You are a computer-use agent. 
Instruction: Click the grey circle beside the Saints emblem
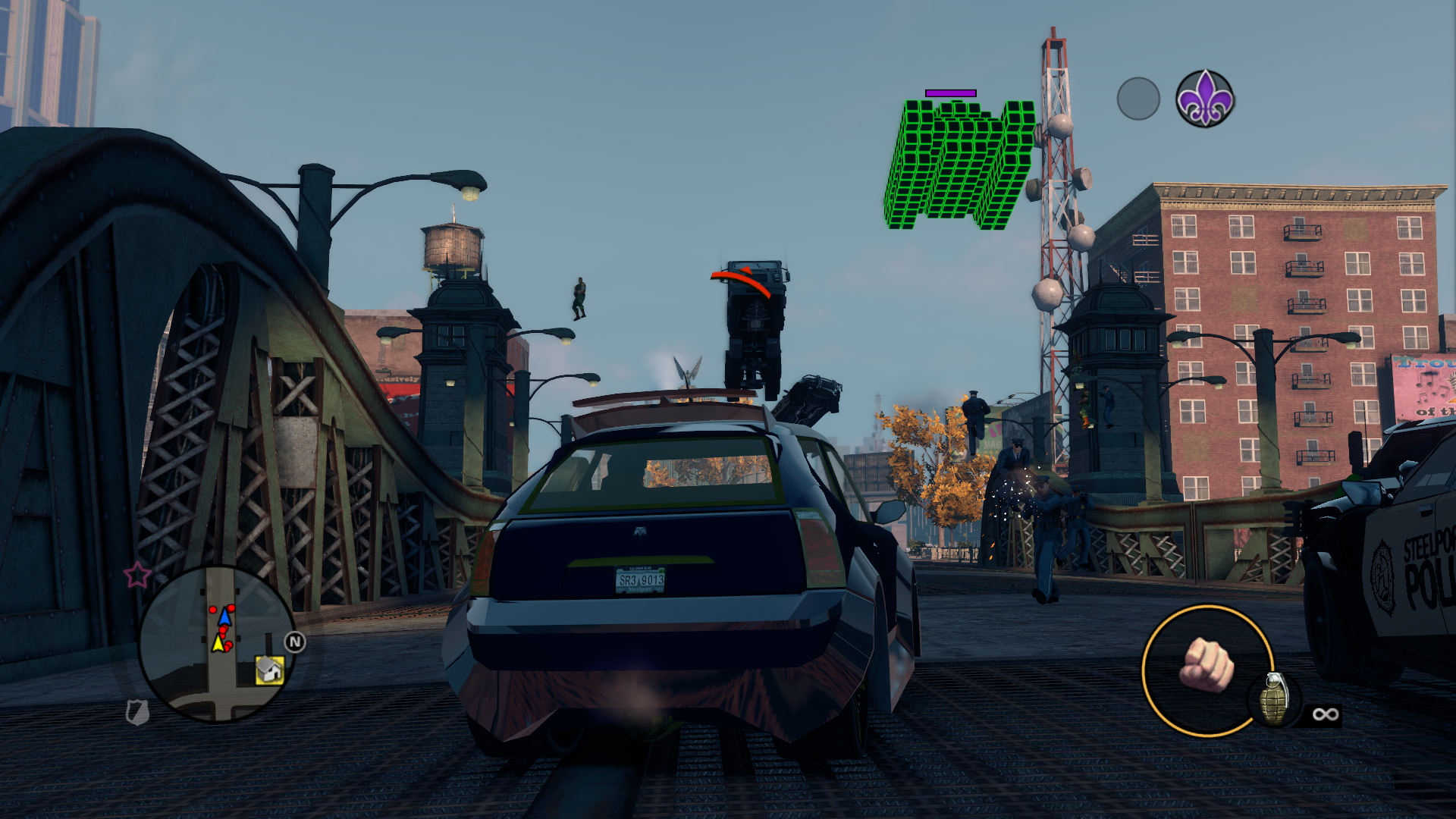coord(1138,99)
